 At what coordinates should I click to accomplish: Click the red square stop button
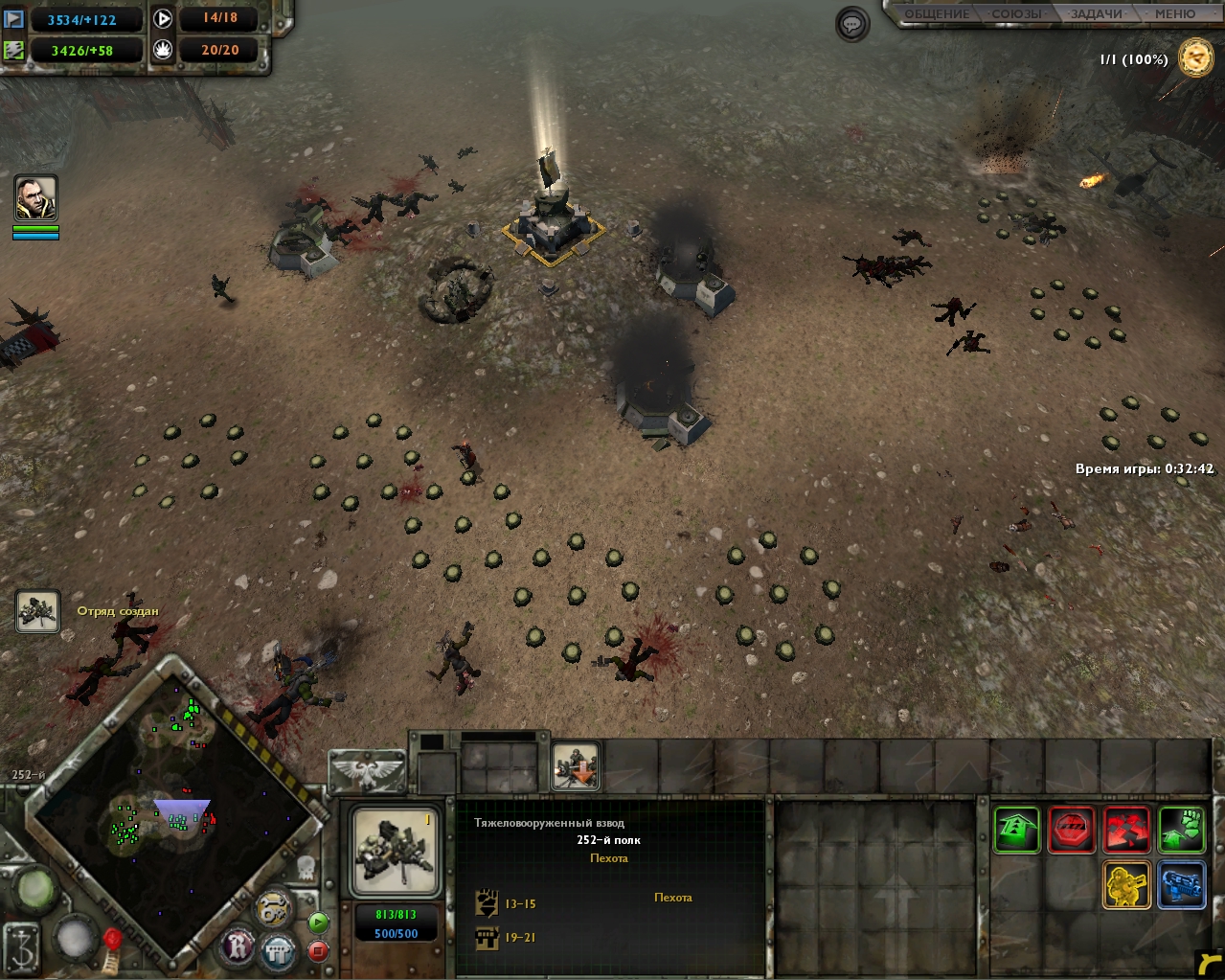(x=318, y=951)
